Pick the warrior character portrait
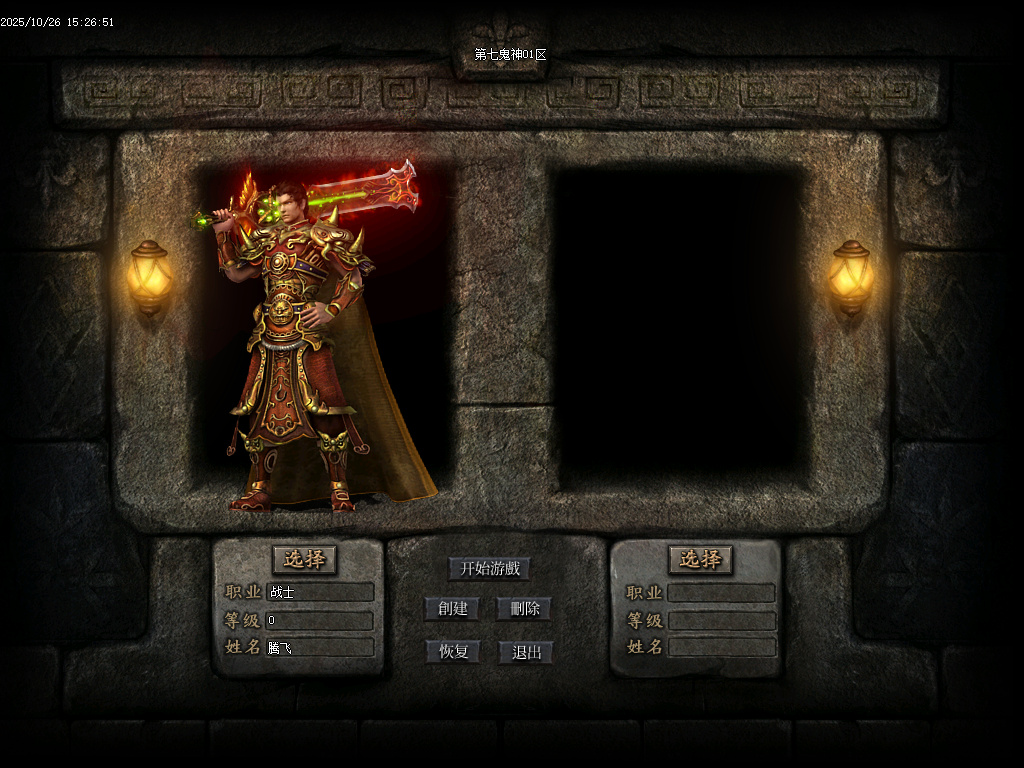 [x=310, y=340]
